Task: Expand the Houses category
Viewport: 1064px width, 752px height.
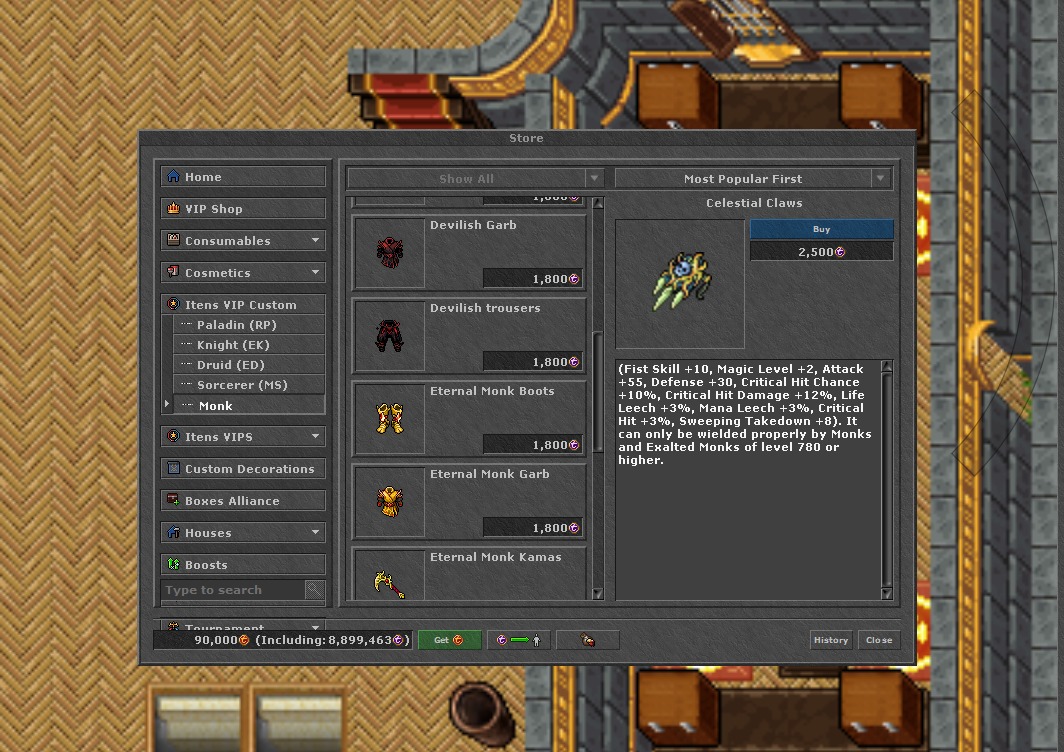Action: click(243, 533)
